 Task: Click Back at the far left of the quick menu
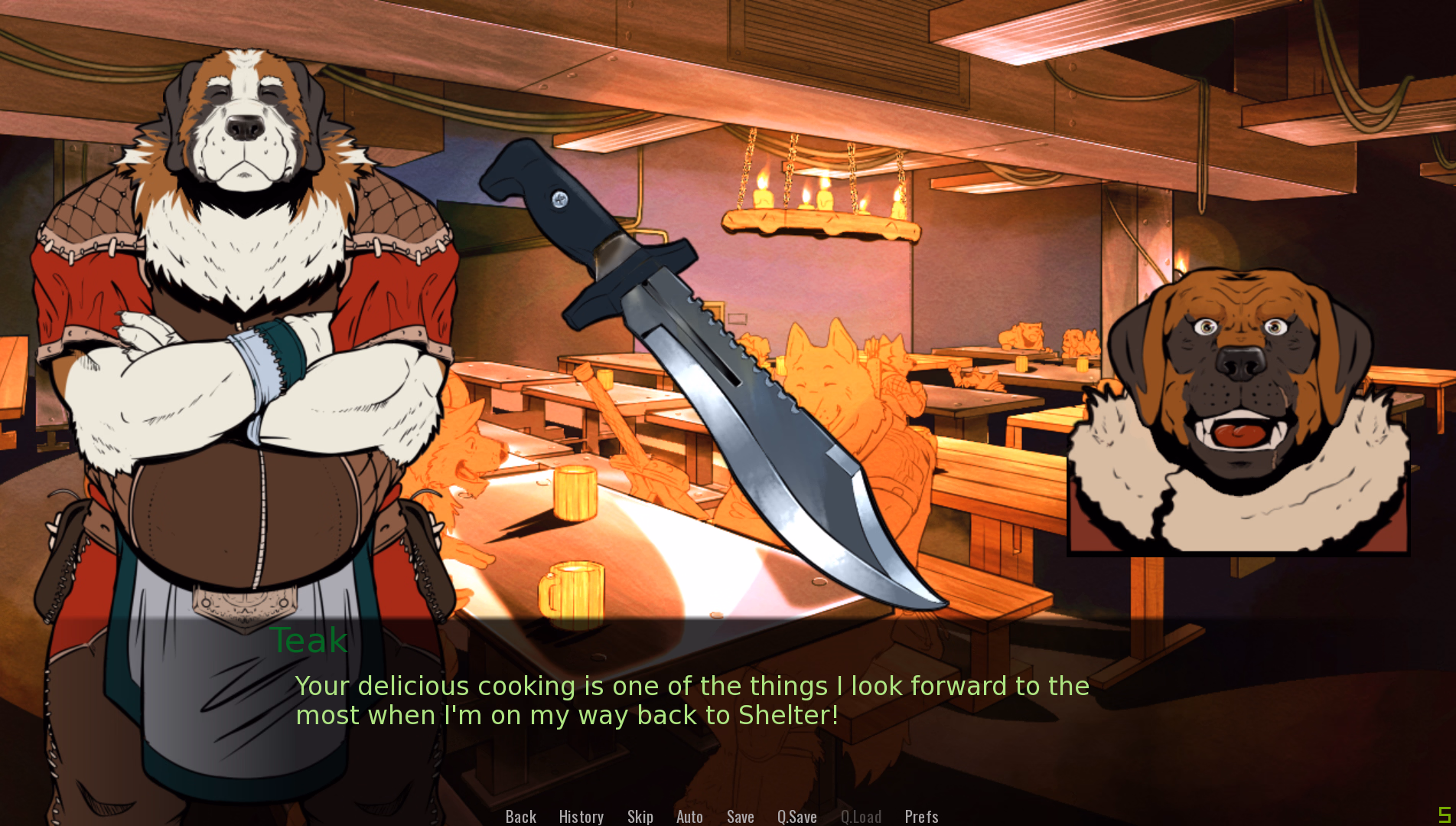(x=520, y=816)
